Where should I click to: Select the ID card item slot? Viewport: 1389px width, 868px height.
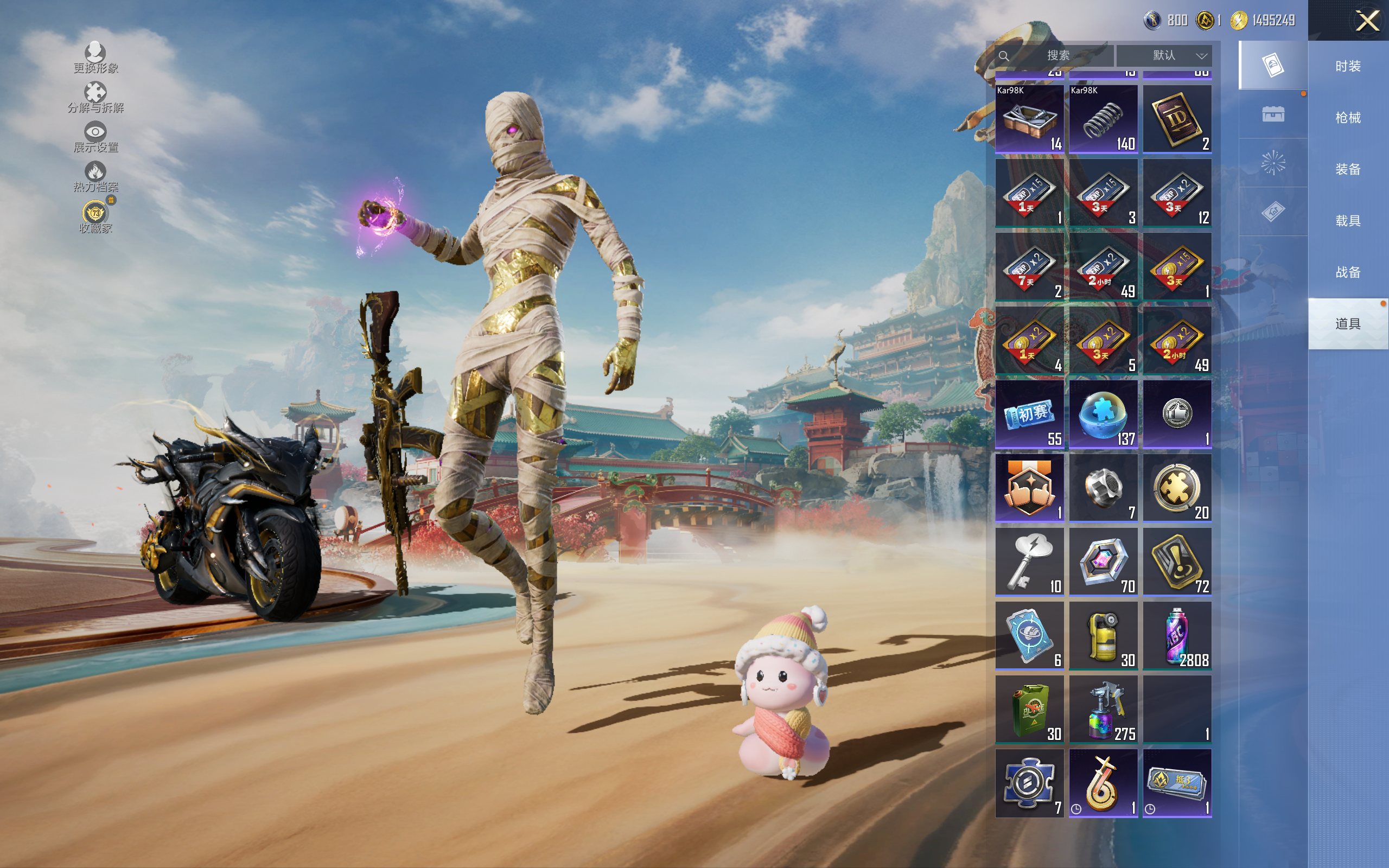[1177, 119]
